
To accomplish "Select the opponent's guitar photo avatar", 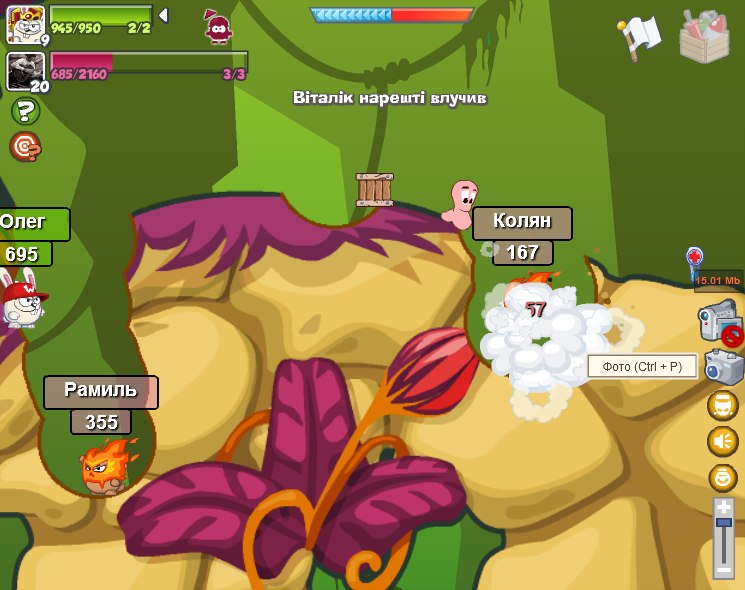I will 24,71.
